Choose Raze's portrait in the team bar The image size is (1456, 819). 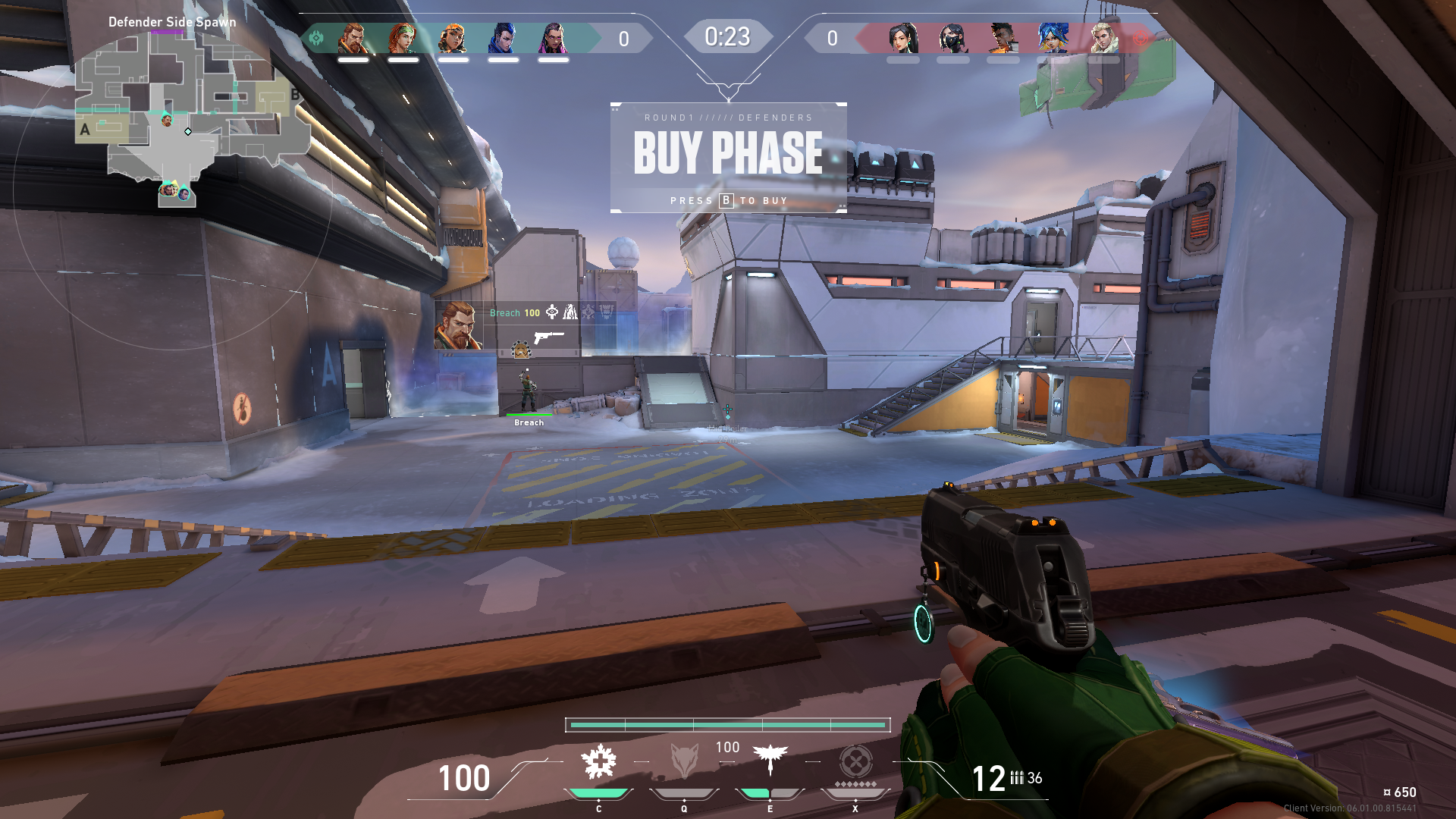453,38
